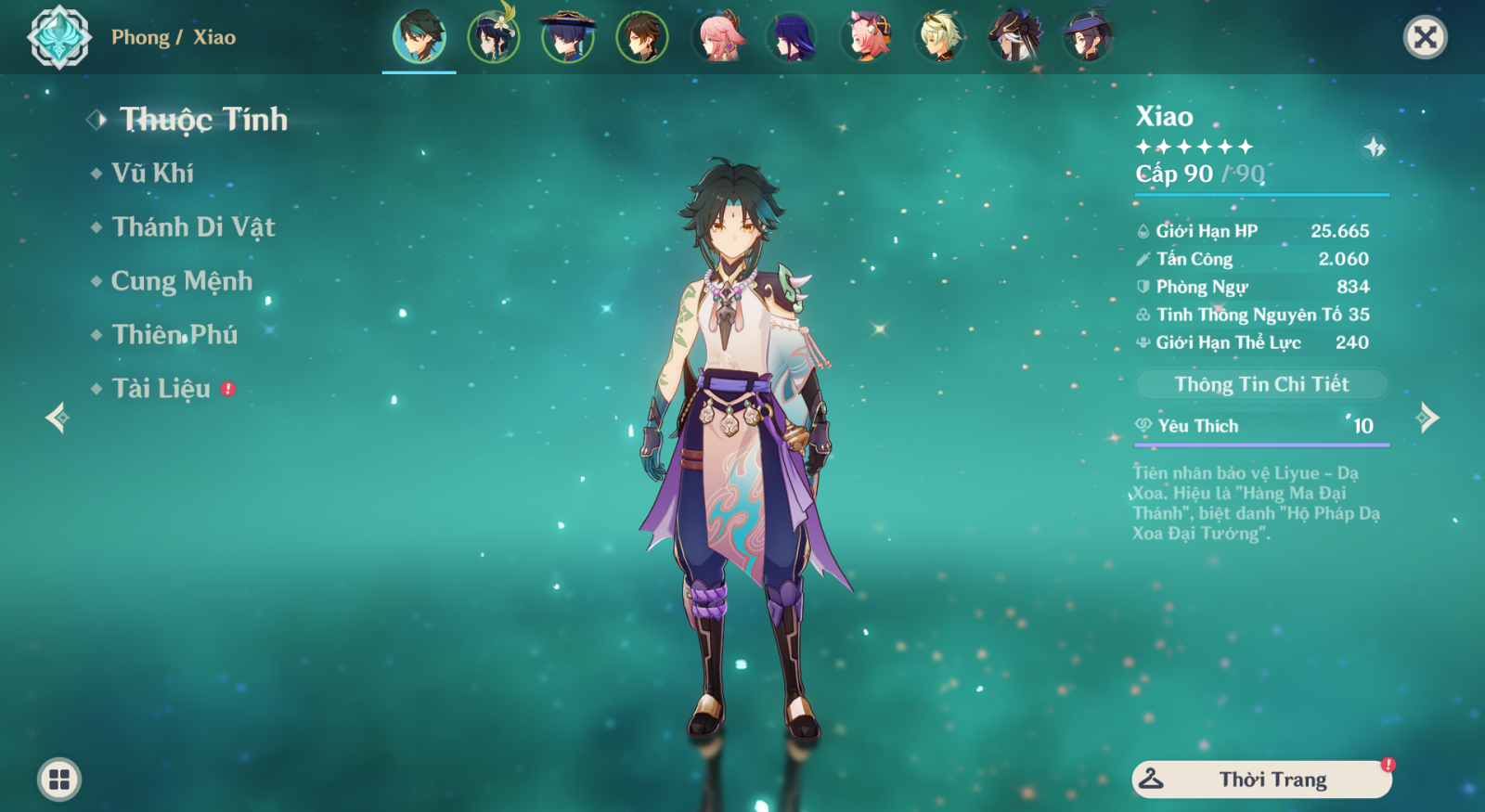Select Albedo's blond-haired portrait

(940, 37)
